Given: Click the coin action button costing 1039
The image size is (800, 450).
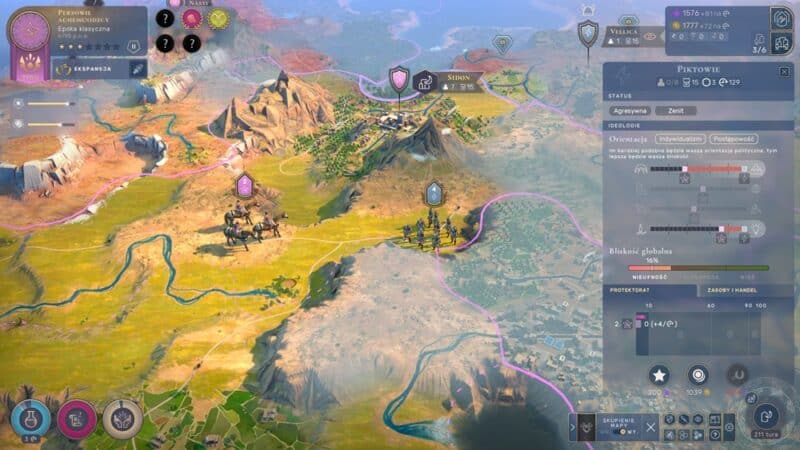Looking at the screenshot, I should click(698, 375).
